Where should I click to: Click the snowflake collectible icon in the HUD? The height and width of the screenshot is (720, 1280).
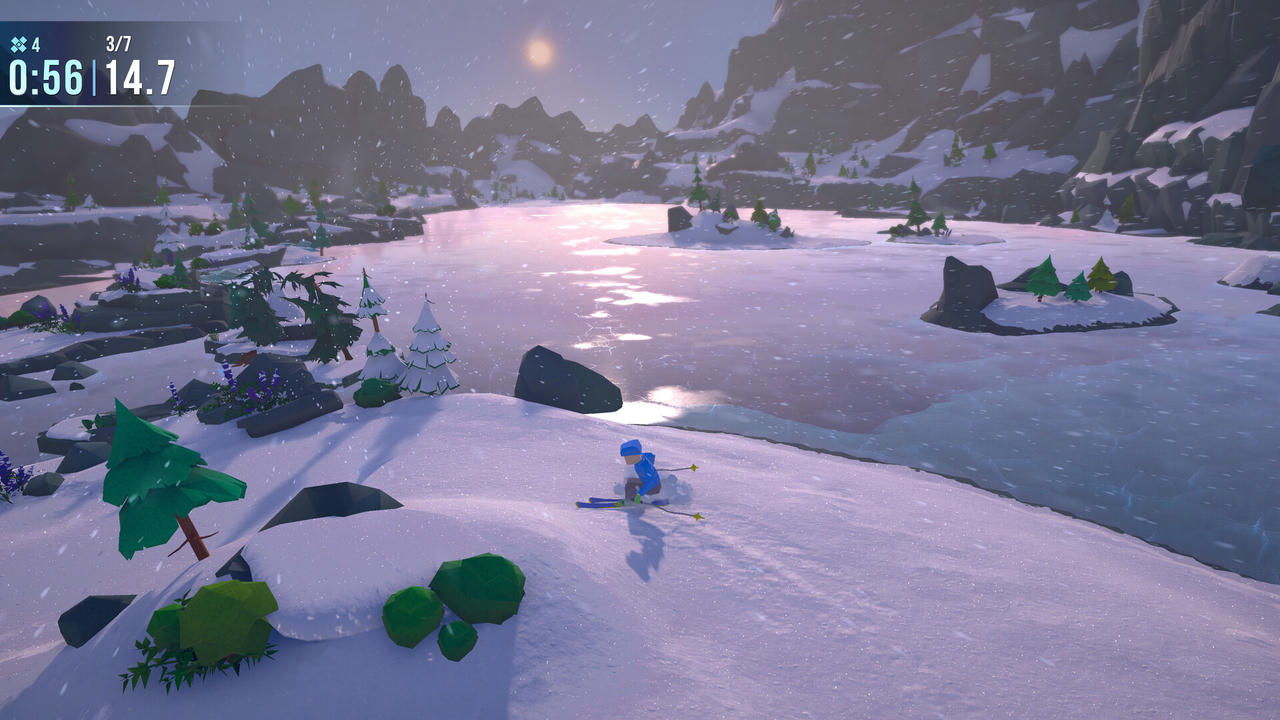click(20, 42)
